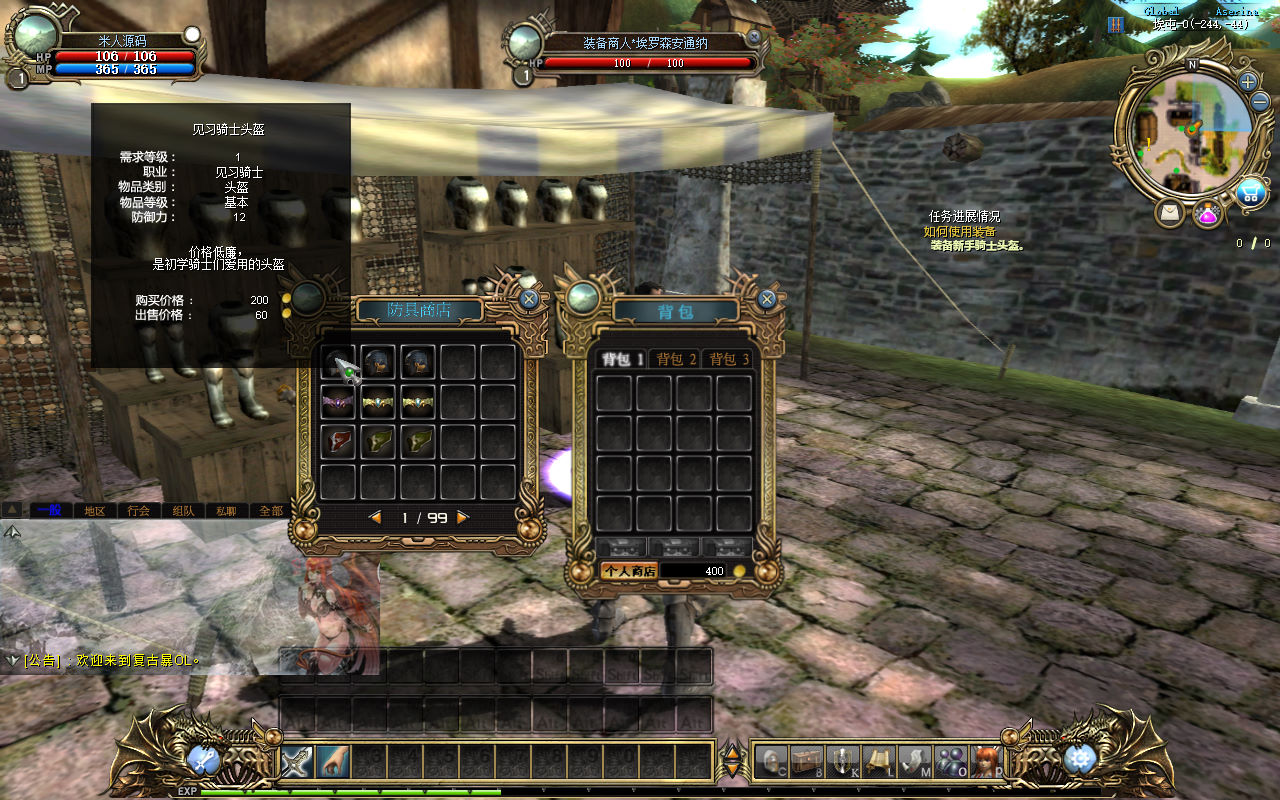Viewport: 1280px width, 800px height.
Task: Switch to the 背包 3 tab
Action: tap(728, 359)
